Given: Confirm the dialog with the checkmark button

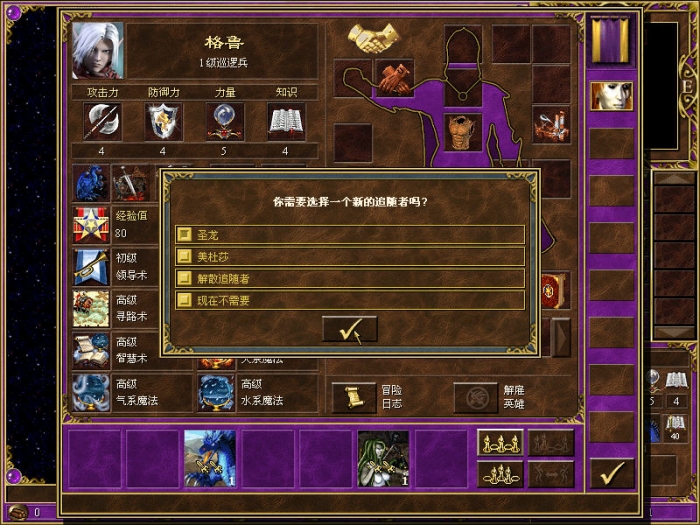Looking at the screenshot, I should 349,329.
